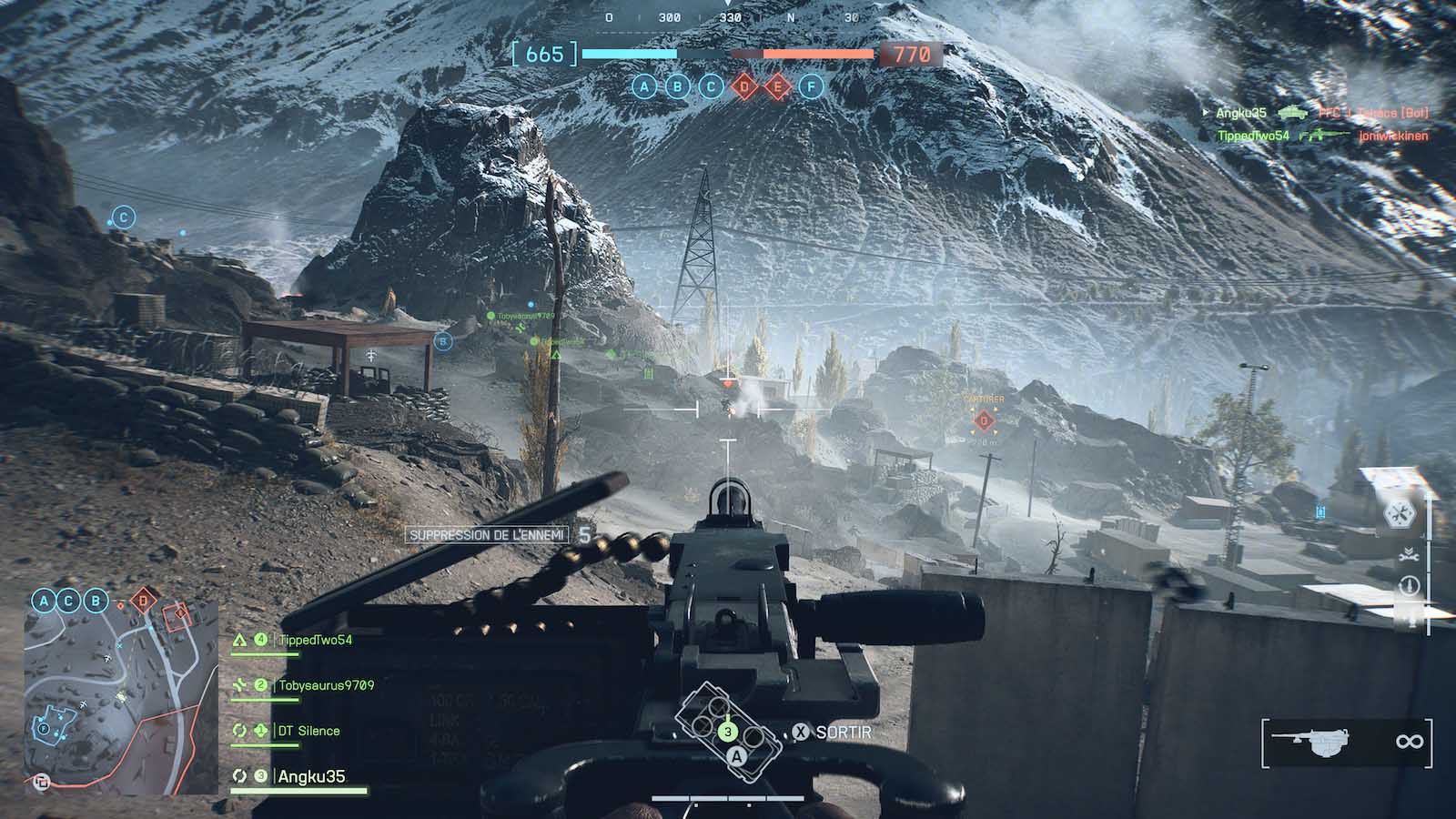Select TippedTwo54 in the squad list
This screenshot has width=1456, height=819.
click(x=315, y=640)
